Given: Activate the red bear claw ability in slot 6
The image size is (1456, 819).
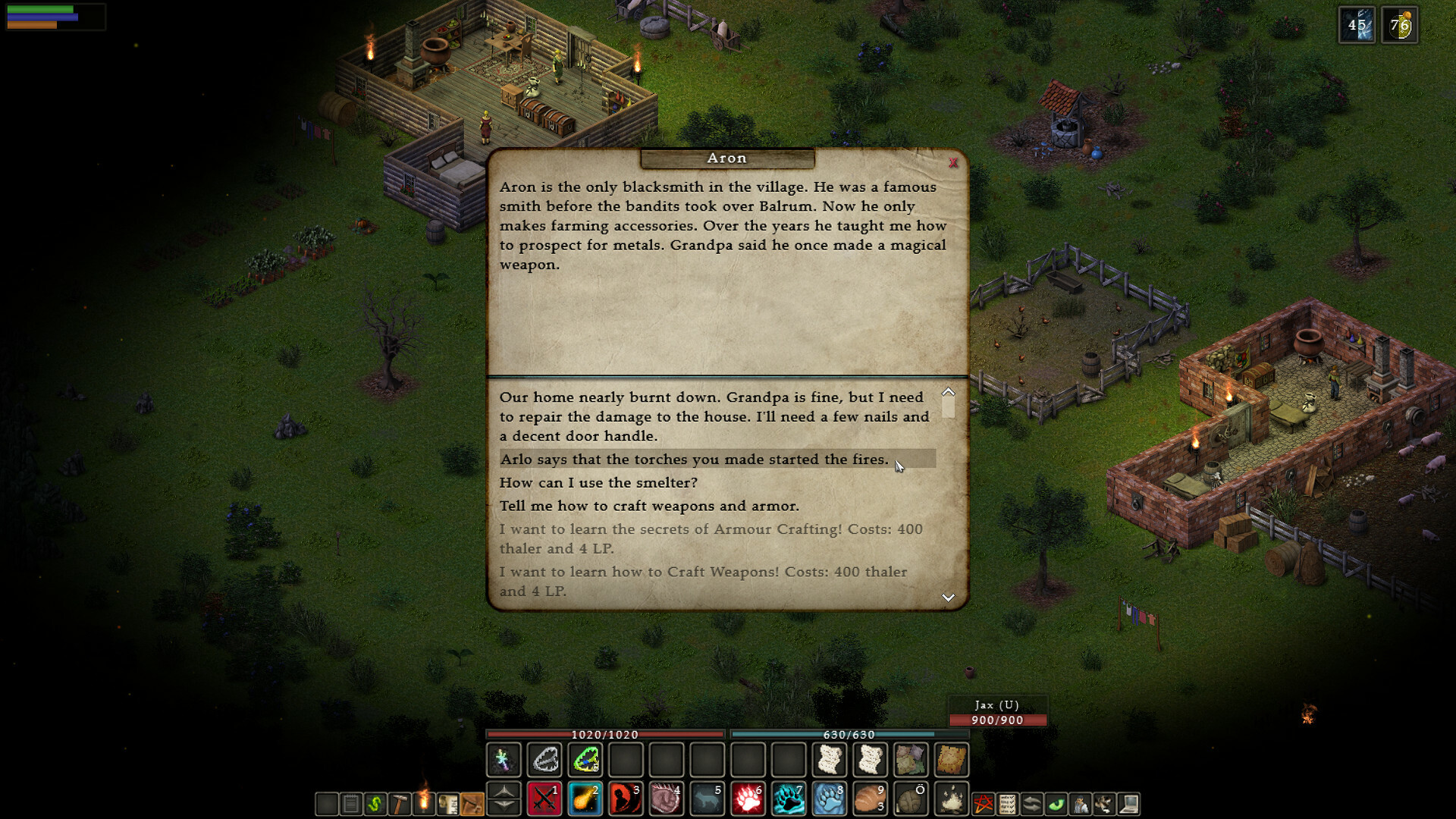Looking at the screenshot, I should pos(748,802).
